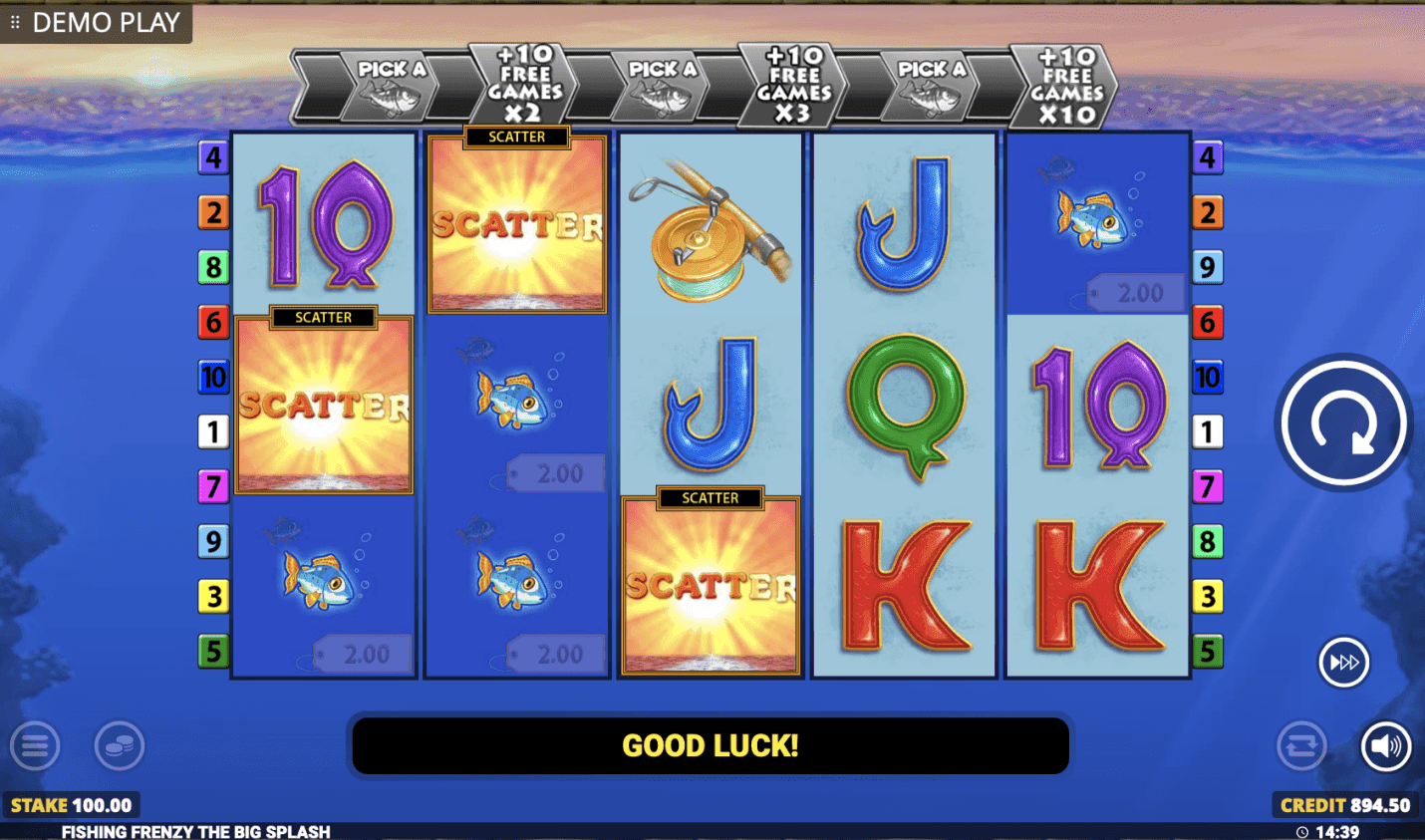
Task: Select the green payline 5 badge on left
Action: [213, 653]
